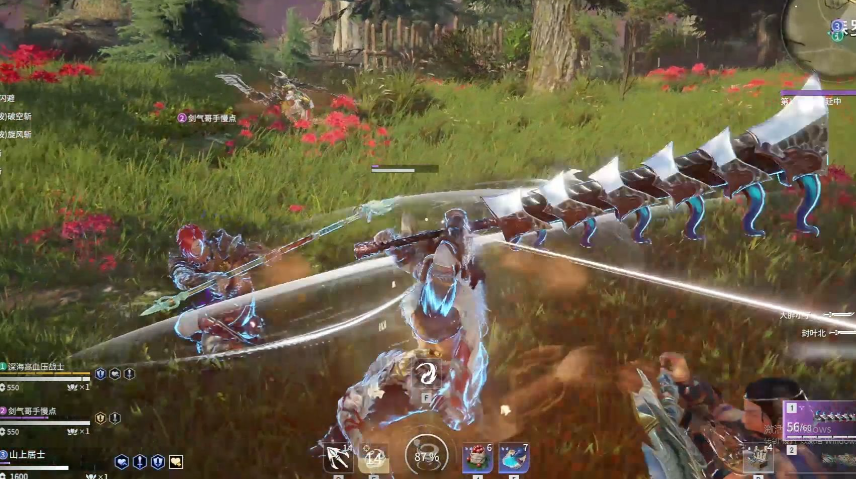Screen dimensions: 856x479
Task: Use the red berry bag item
Action: coord(476,458)
